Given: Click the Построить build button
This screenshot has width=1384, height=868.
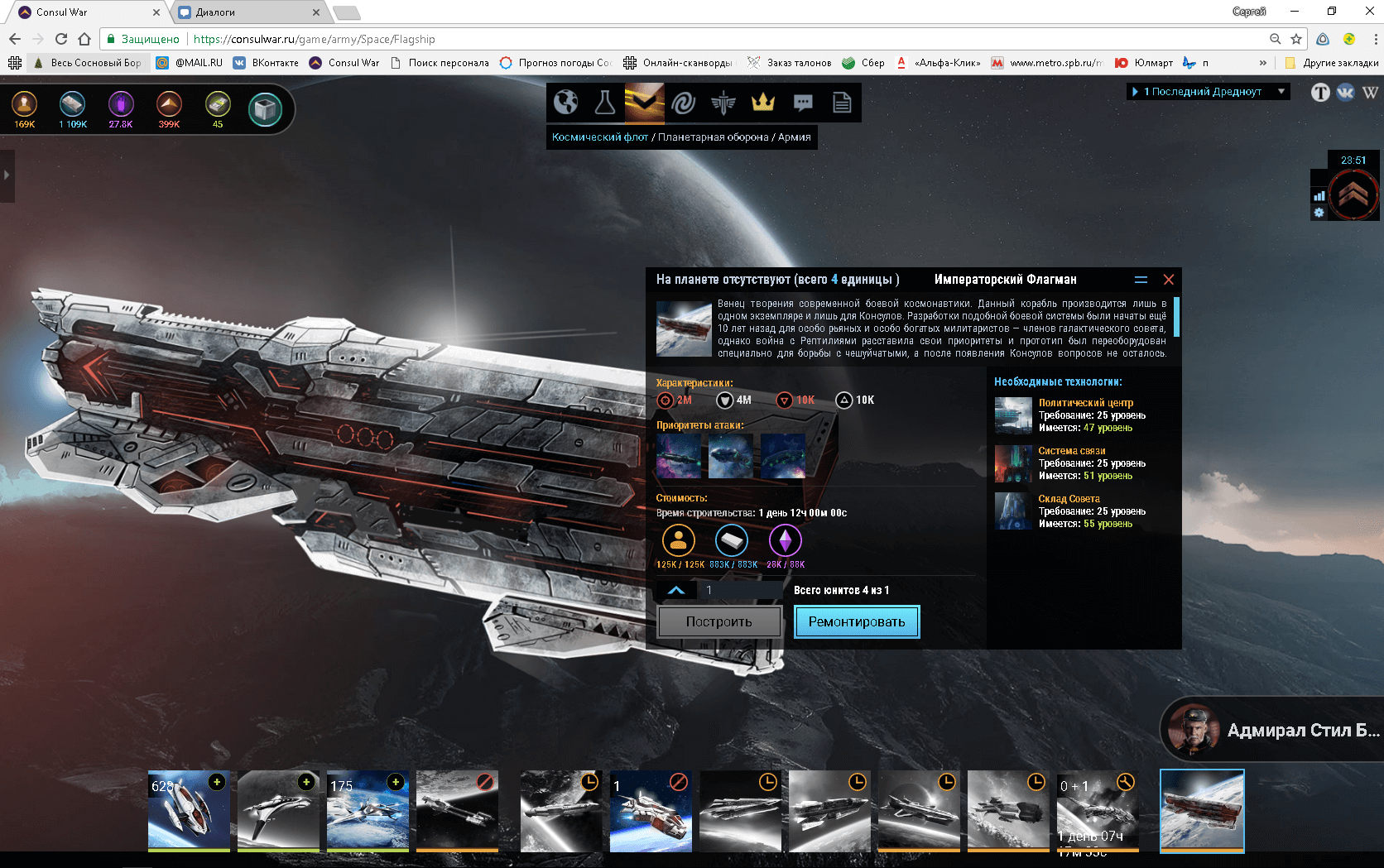Looking at the screenshot, I should (718, 621).
